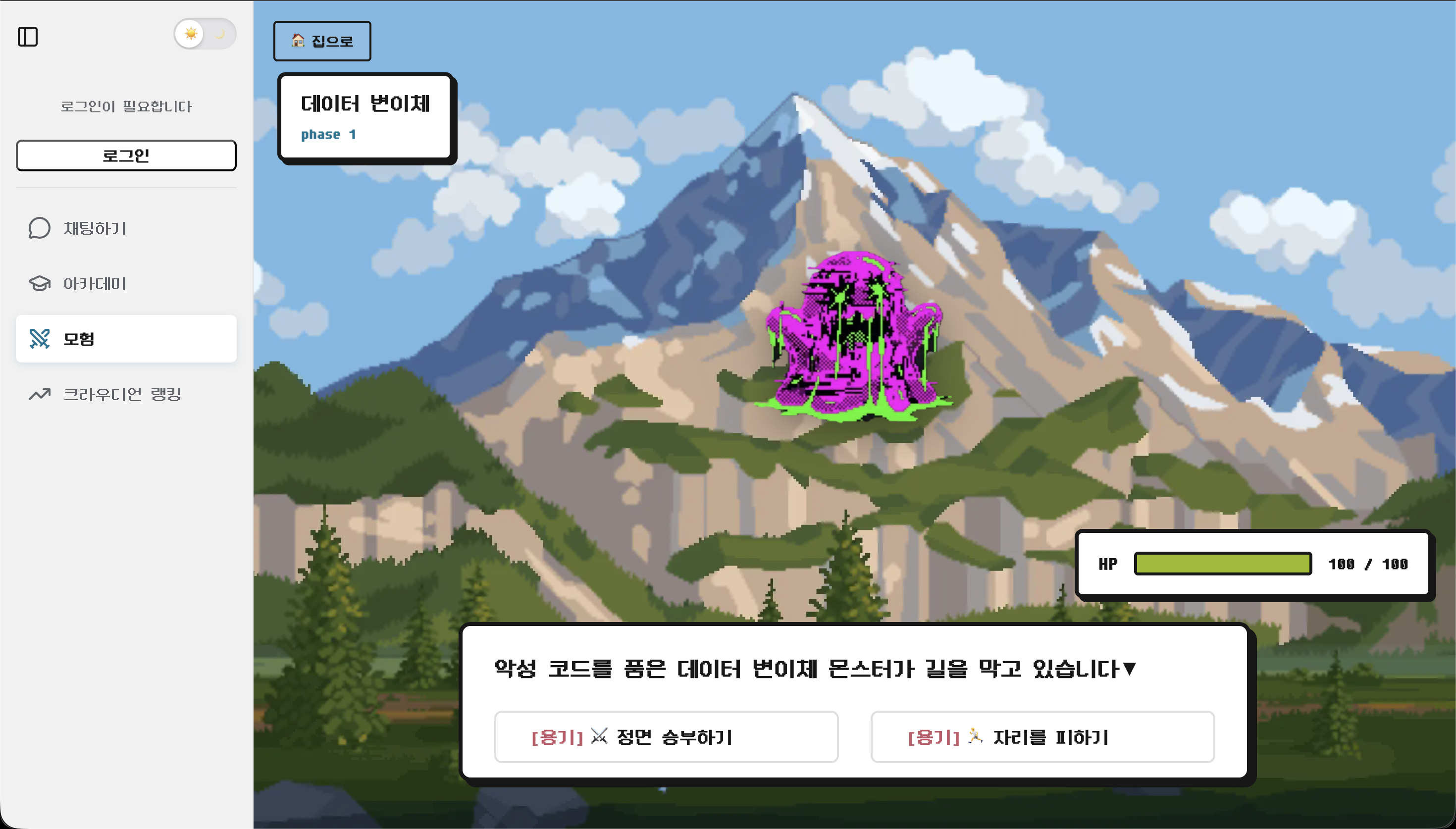The image size is (1456, 829).
Task: Click the house icon on the 집으로 button
Action: tap(297, 41)
